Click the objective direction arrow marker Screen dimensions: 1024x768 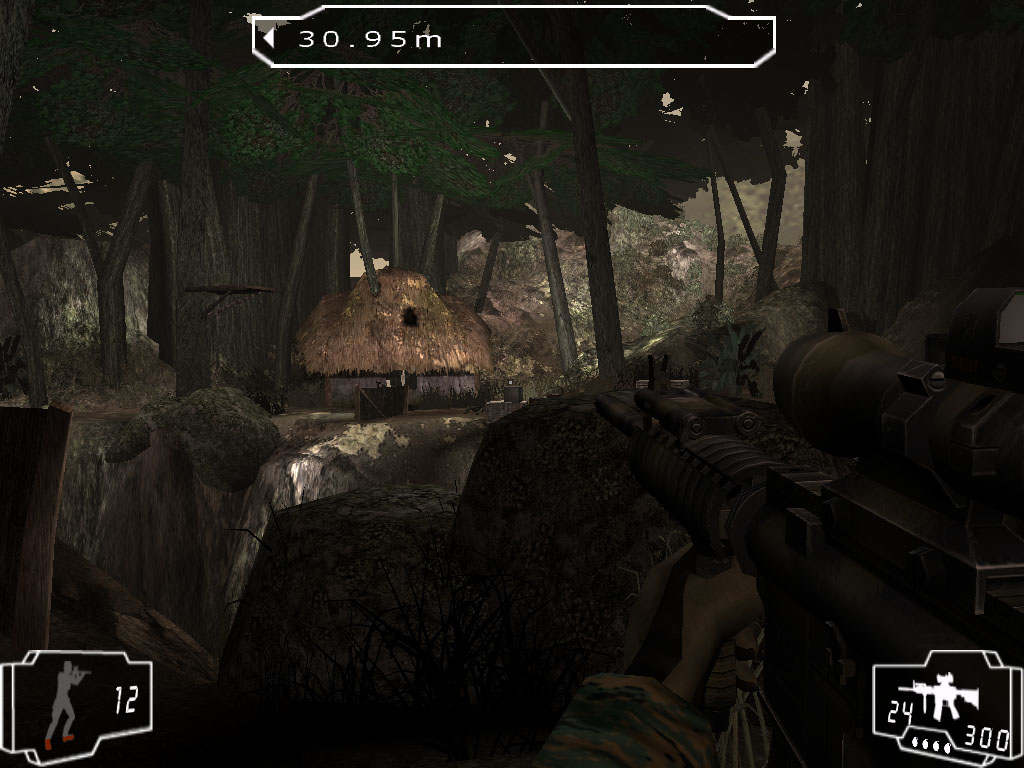click(x=269, y=39)
